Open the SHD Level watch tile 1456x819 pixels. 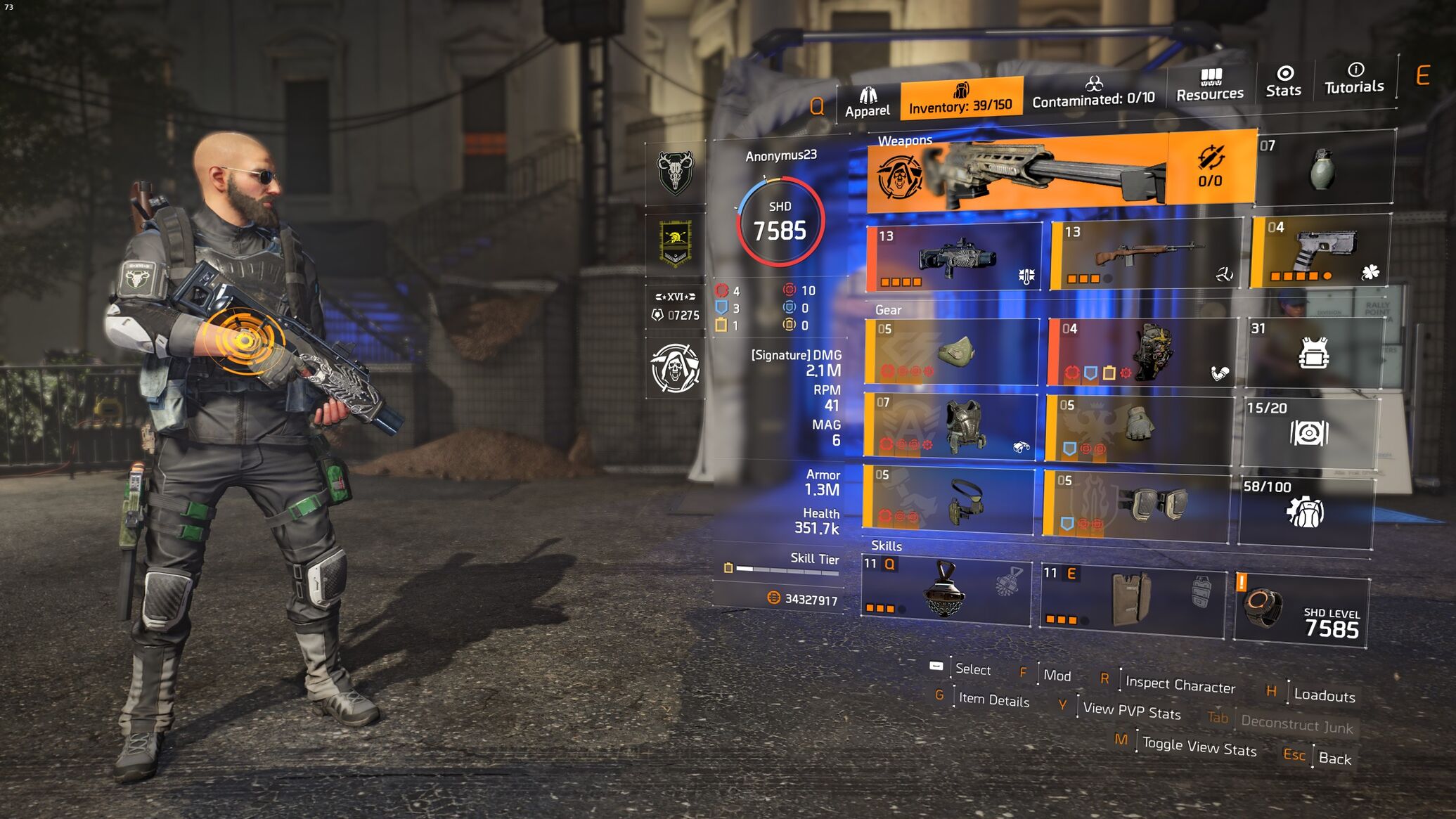point(1300,609)
